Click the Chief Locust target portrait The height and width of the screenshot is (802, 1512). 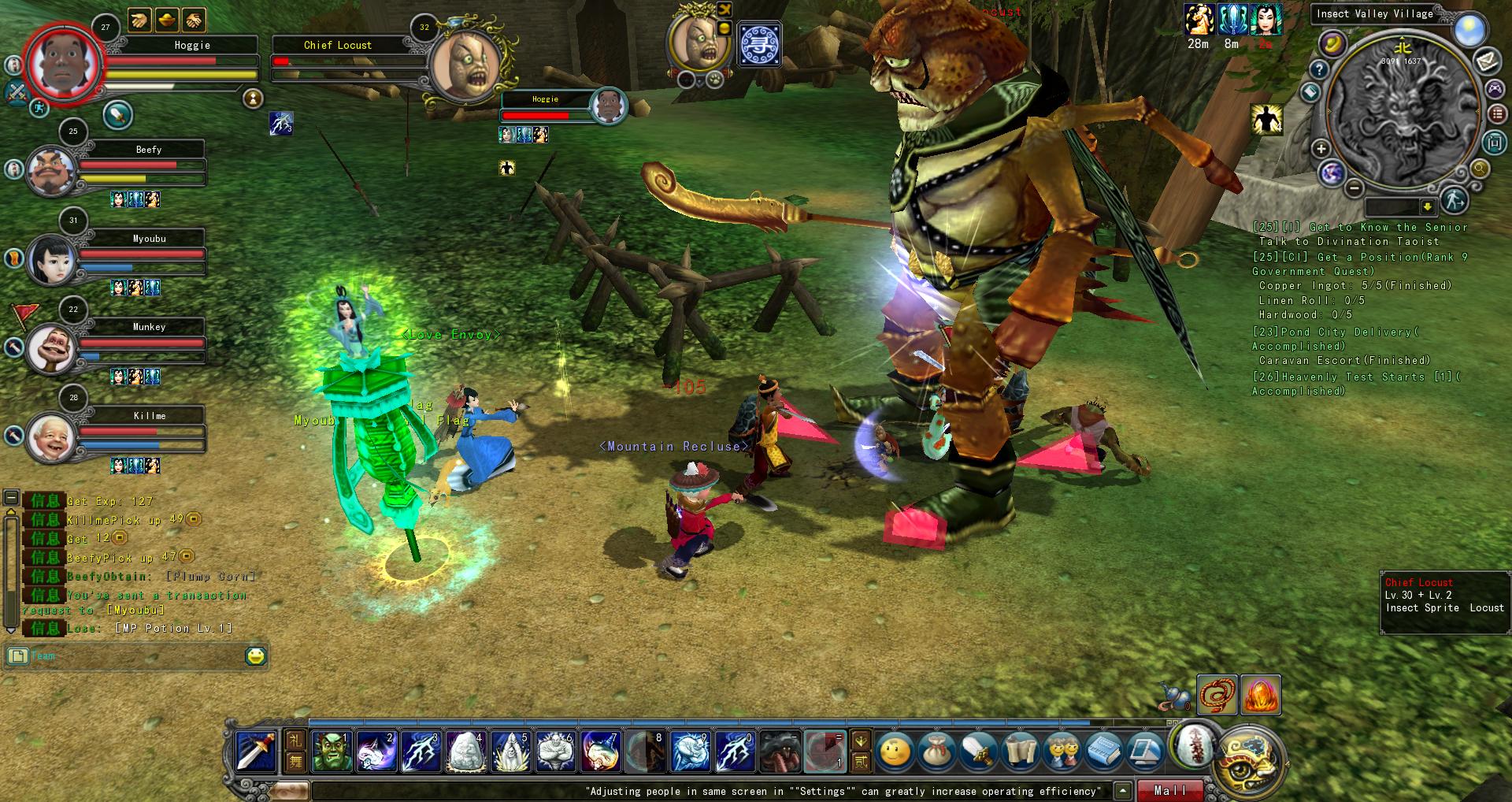pos(465,67)
